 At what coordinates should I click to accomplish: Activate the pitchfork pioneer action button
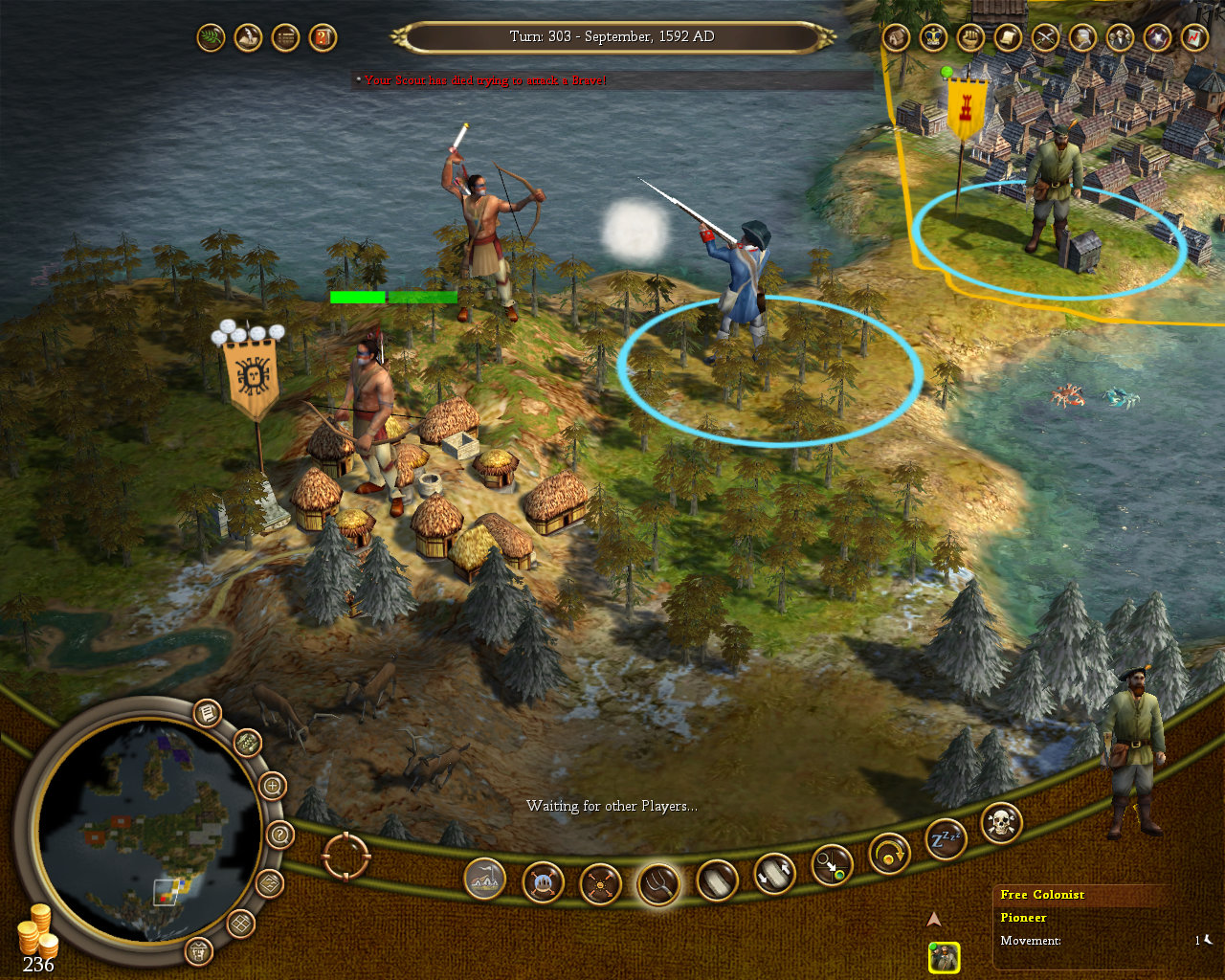(x=658, y=882)
